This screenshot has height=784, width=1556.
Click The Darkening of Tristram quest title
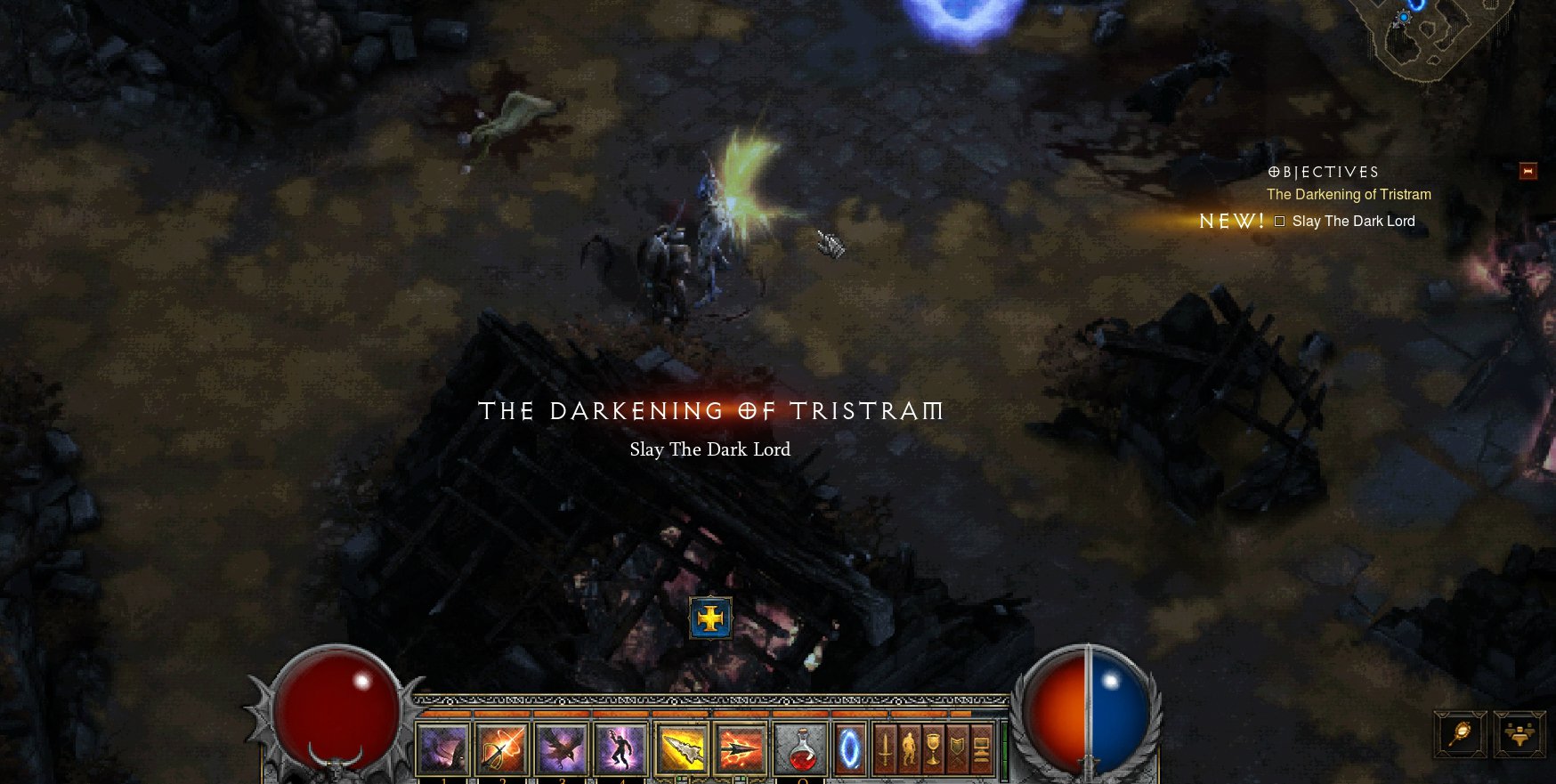pyautogui.click(x=1349, y=194)
